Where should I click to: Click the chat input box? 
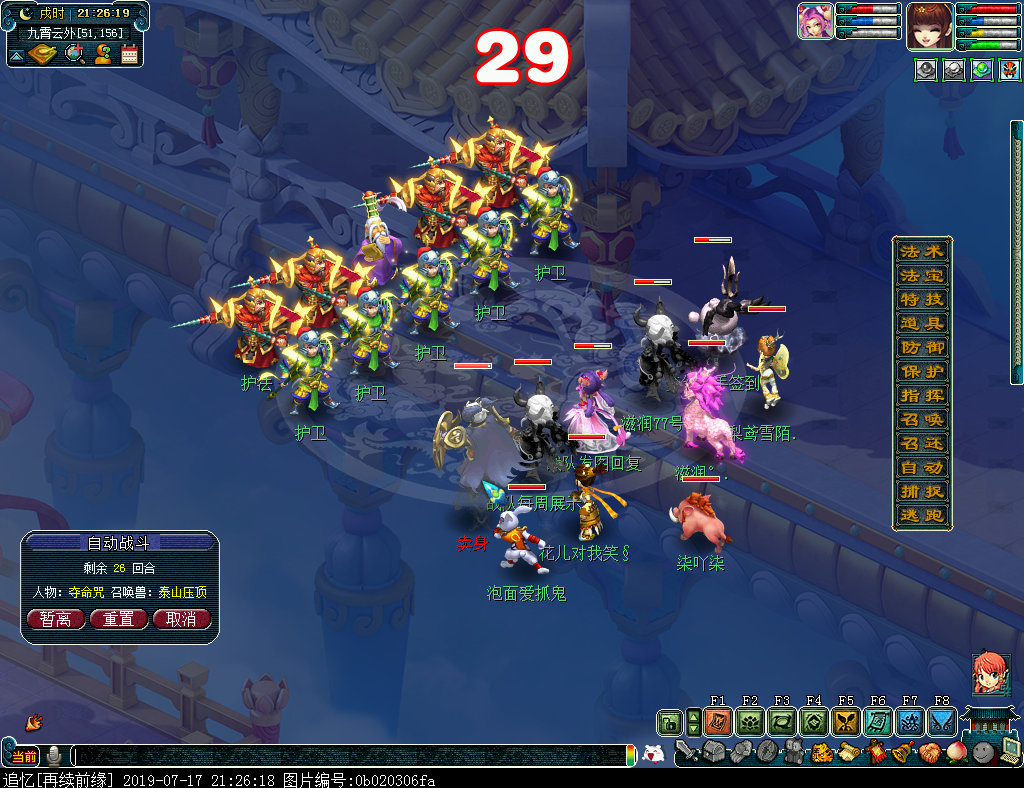point(350,755)
